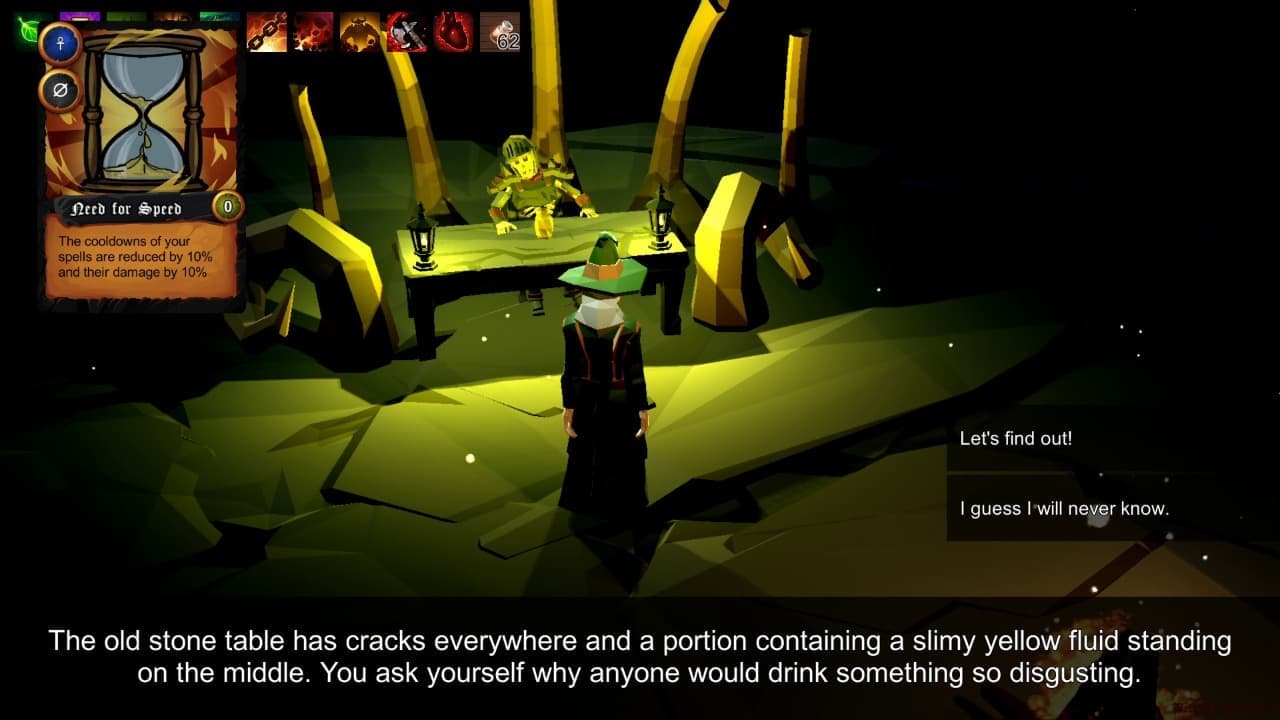Click the red skull buff icon
Viewport: 1280px width, 720px height.
click(x=313, y=32)
